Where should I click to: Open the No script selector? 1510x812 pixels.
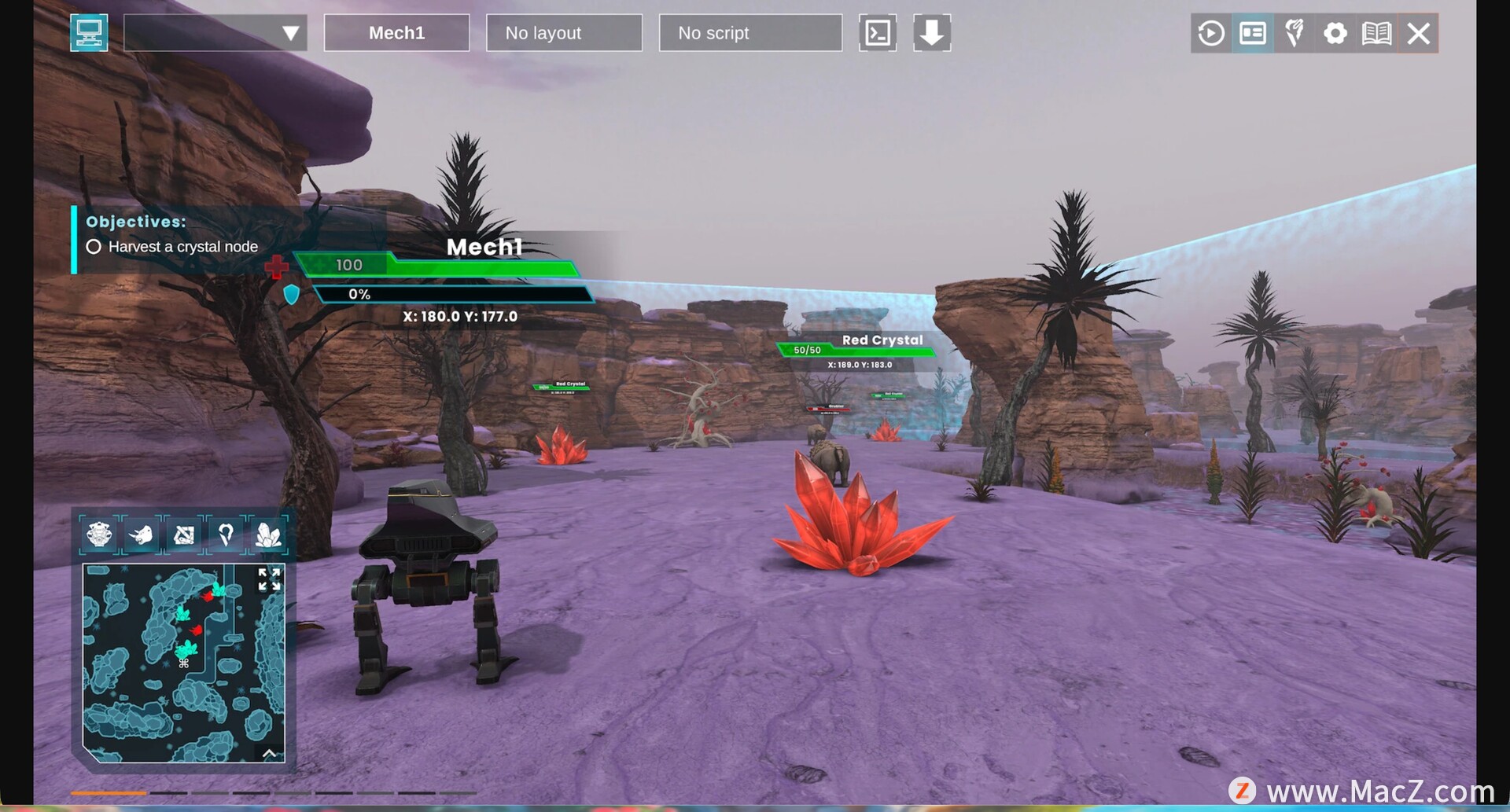click(749, 33)
